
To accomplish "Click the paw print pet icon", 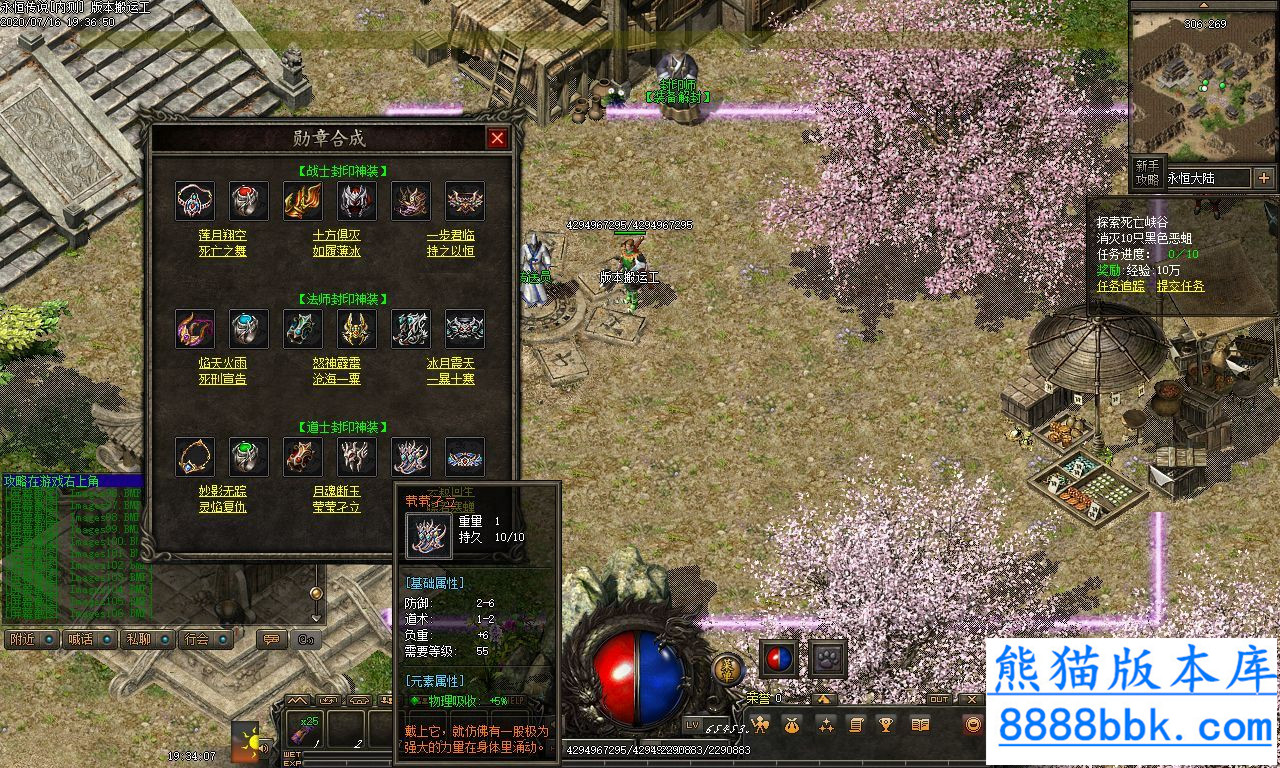I will click(x=828, y=659).
